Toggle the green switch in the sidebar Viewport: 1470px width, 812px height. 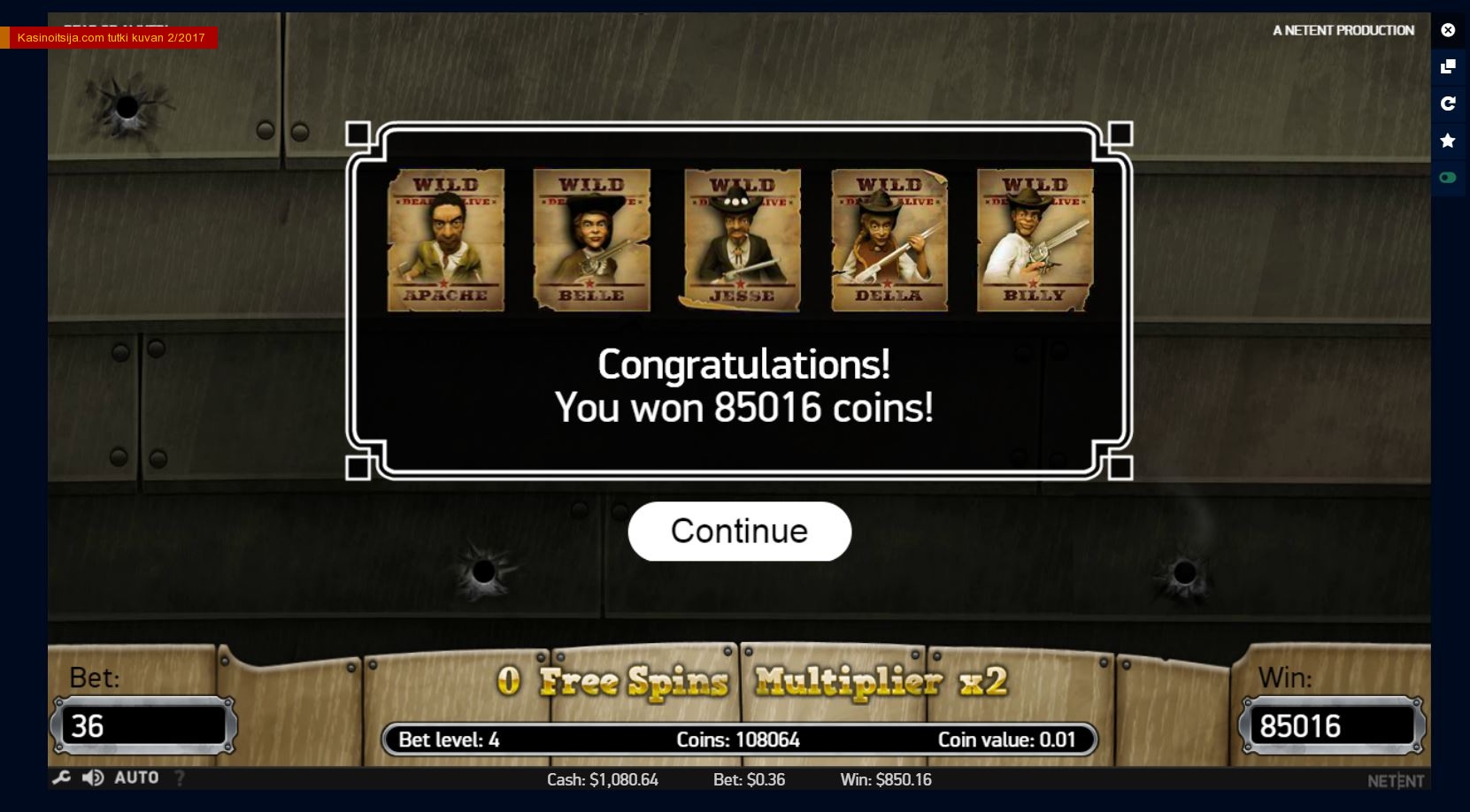tap(1448, 178)
